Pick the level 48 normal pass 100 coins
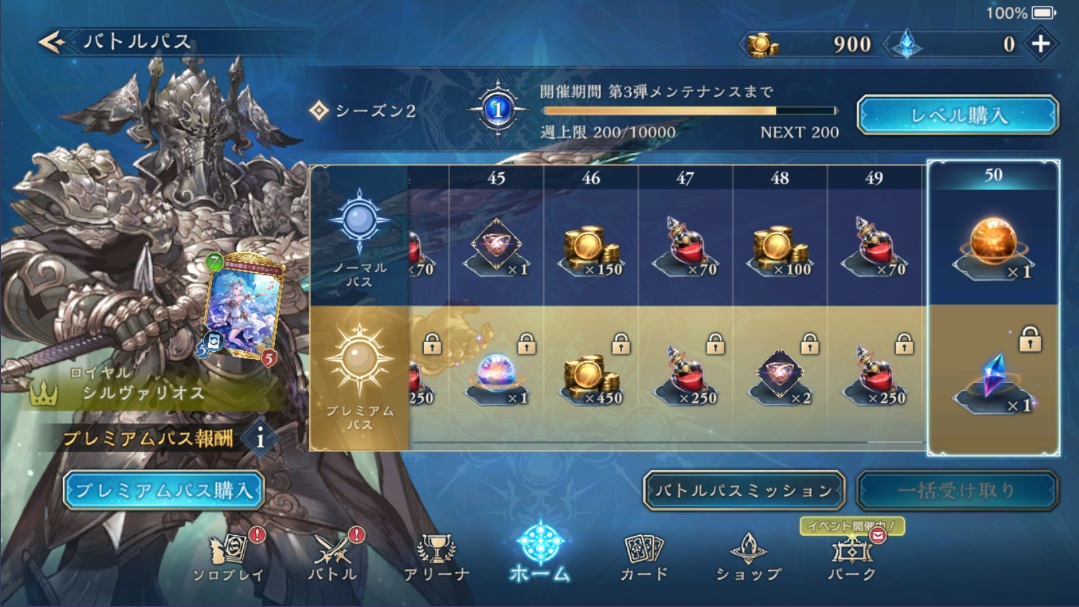 pyautogui.click(x=780, y=250)
